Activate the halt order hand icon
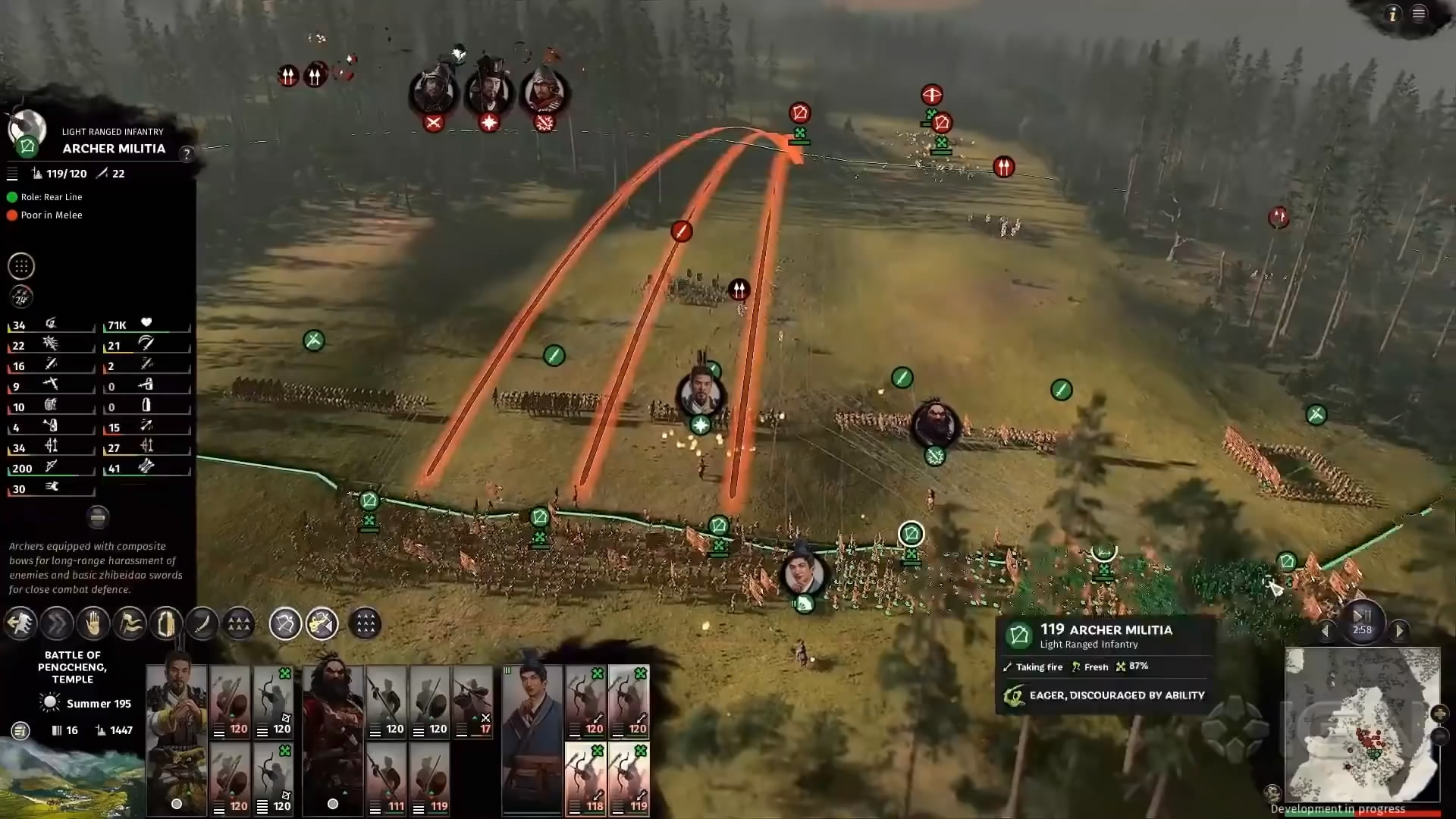This screenshot has width=1456, height=819. point(93,624)
